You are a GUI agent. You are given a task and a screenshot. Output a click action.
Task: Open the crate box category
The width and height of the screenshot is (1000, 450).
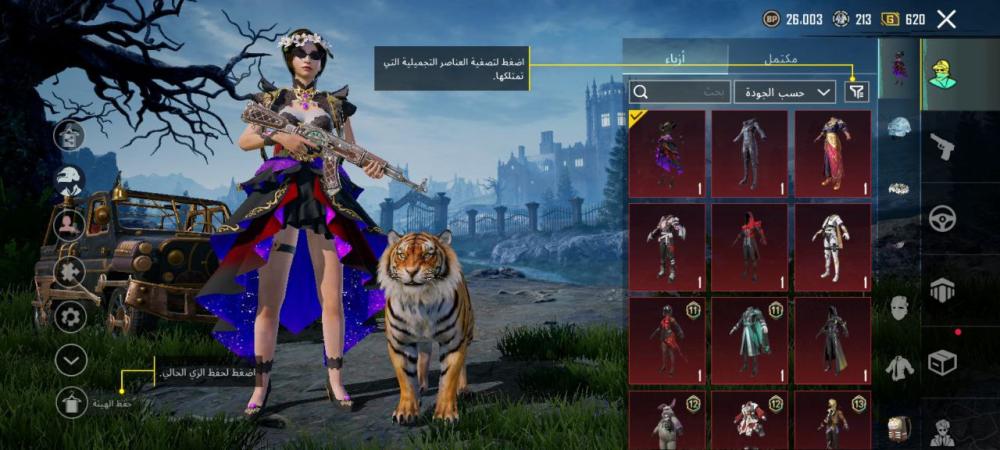point(942,362)
